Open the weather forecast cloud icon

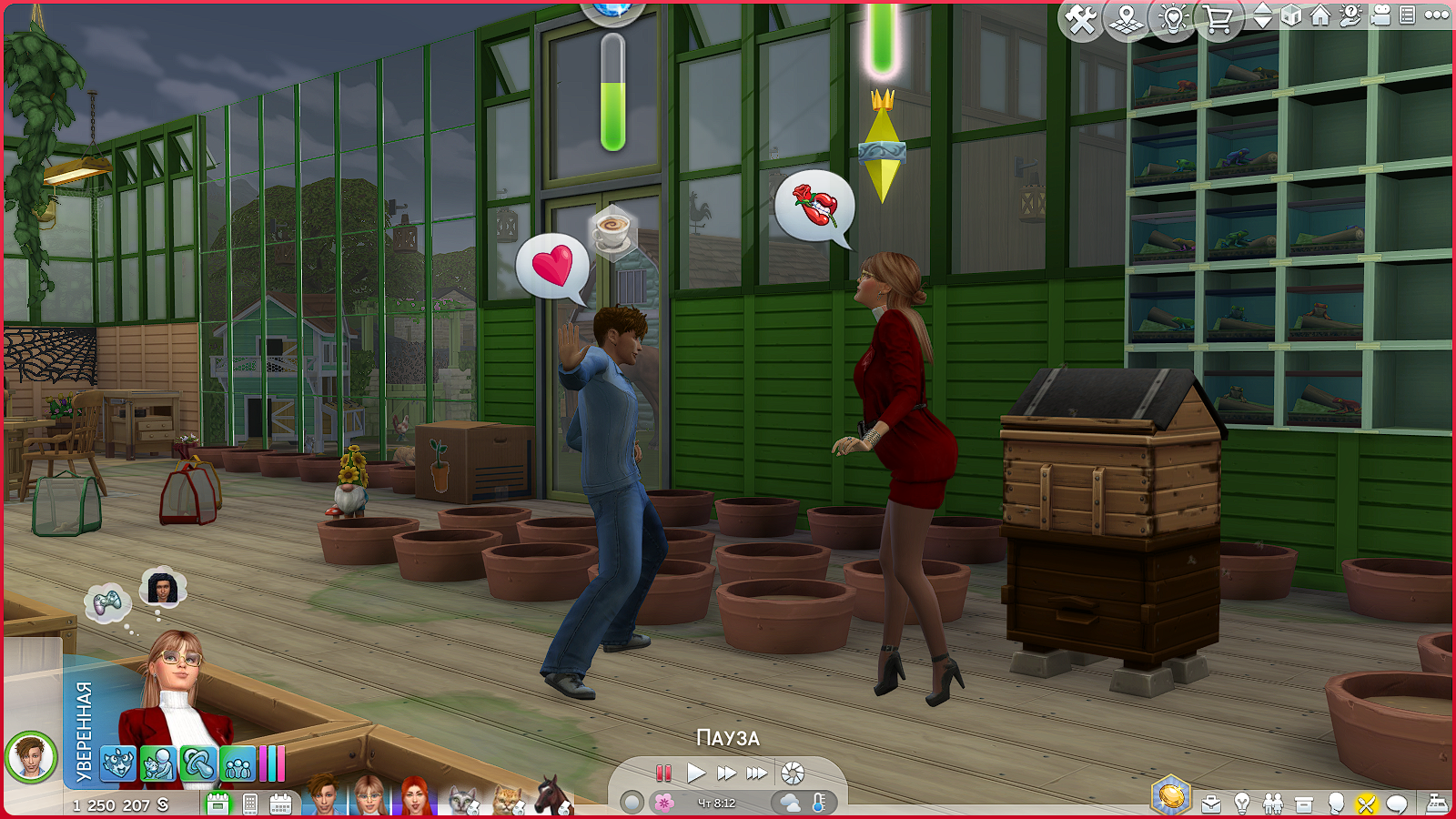[790, 803]
